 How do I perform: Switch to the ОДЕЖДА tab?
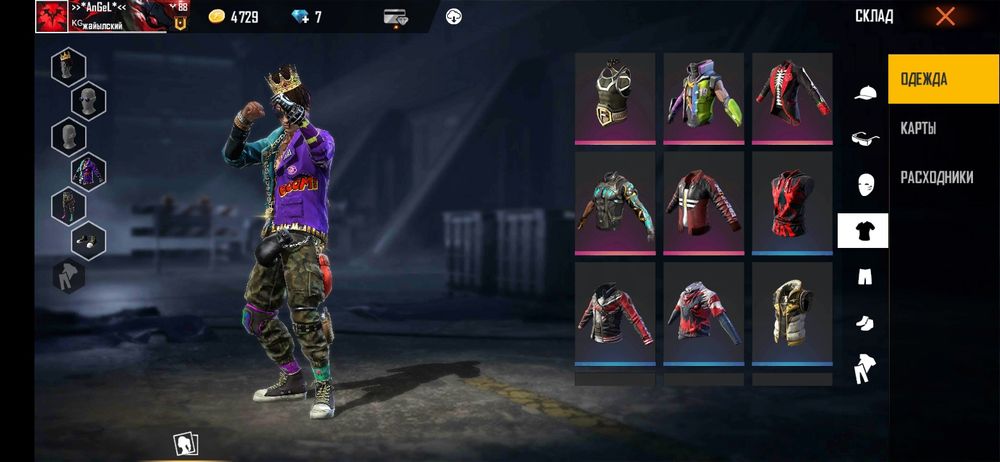pyautogui.click(x=943, y=79)
